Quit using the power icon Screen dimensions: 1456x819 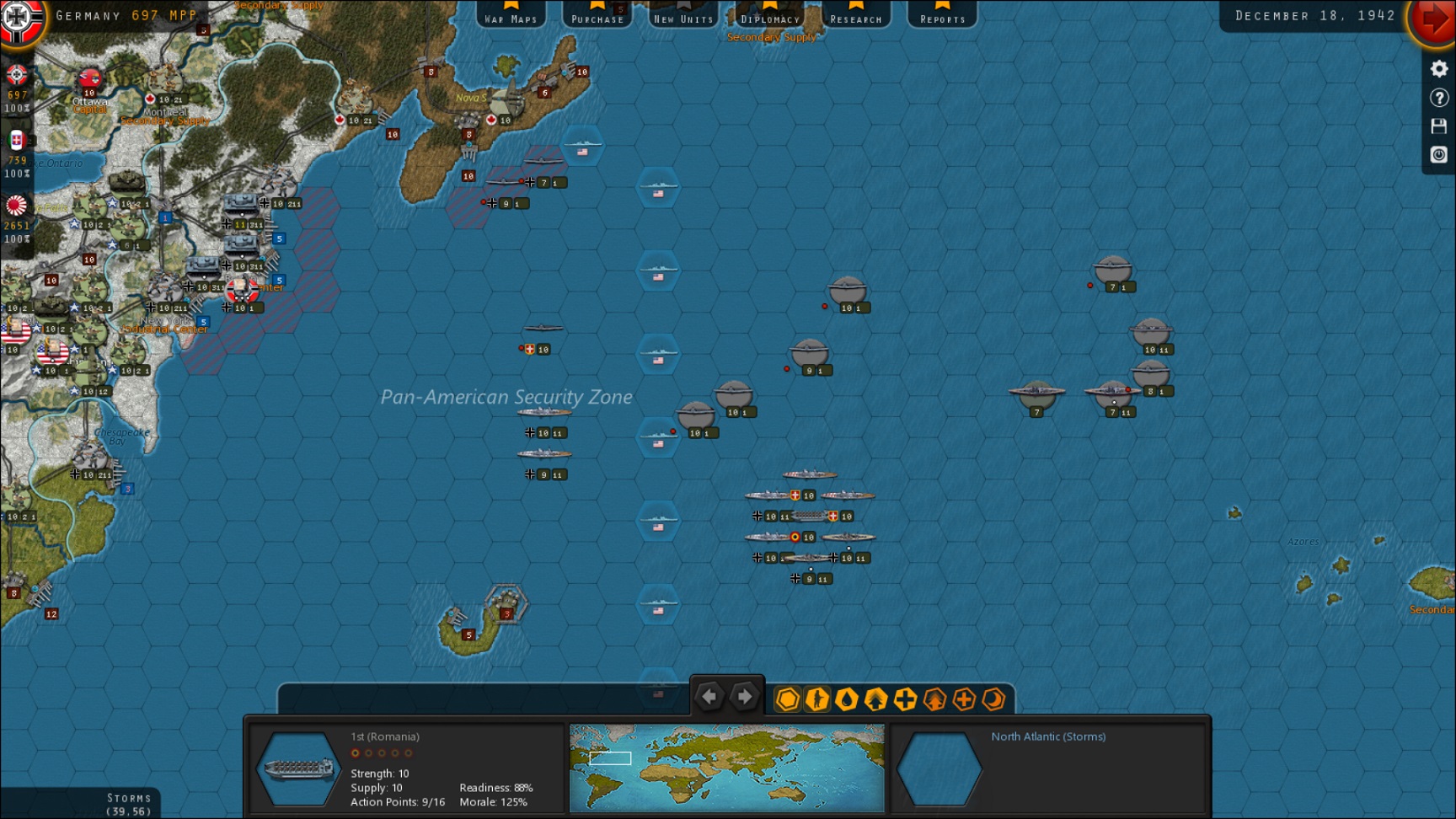[1439, 155]
